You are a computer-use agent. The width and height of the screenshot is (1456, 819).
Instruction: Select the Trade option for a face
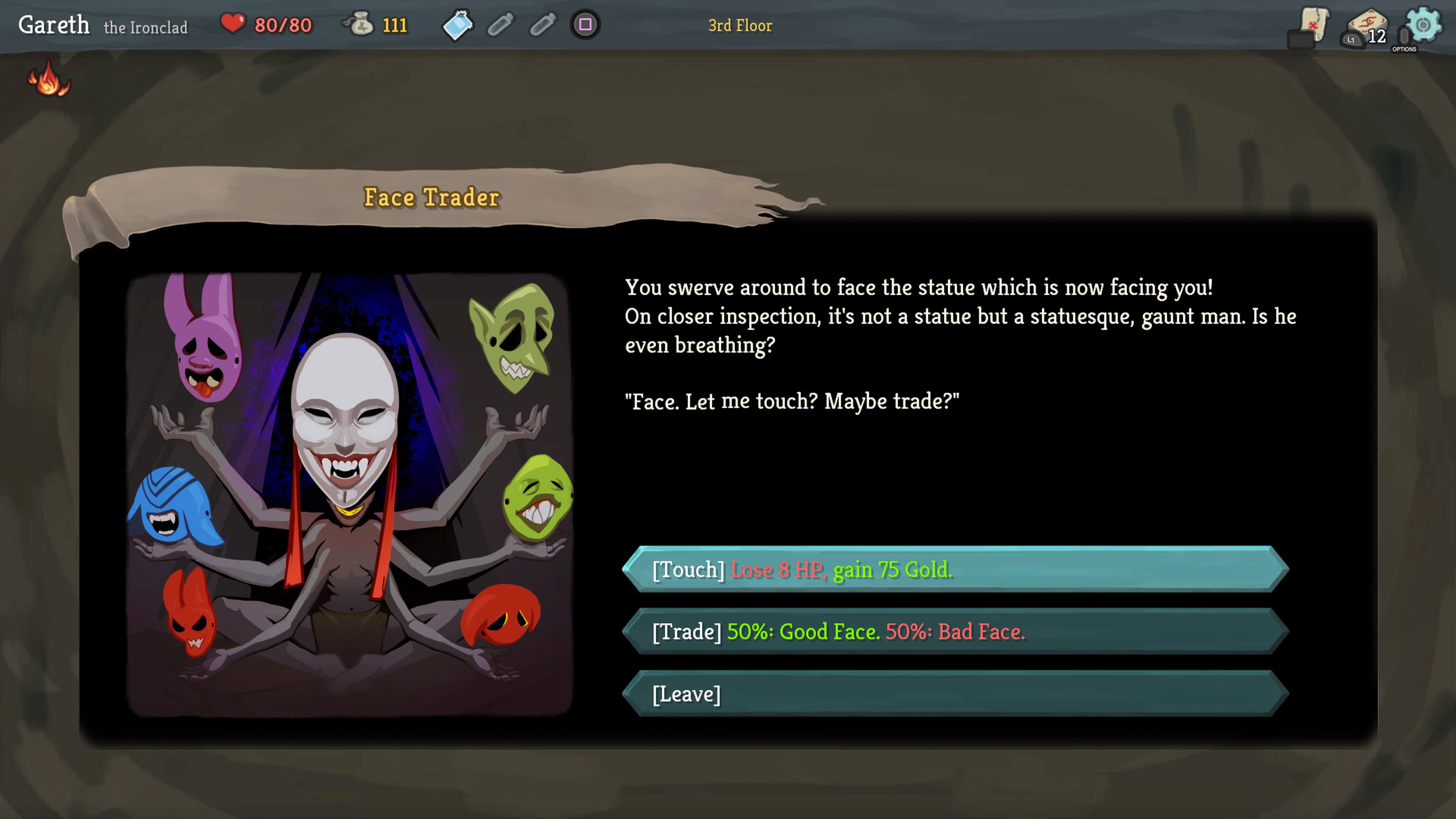tap(955, 631)
